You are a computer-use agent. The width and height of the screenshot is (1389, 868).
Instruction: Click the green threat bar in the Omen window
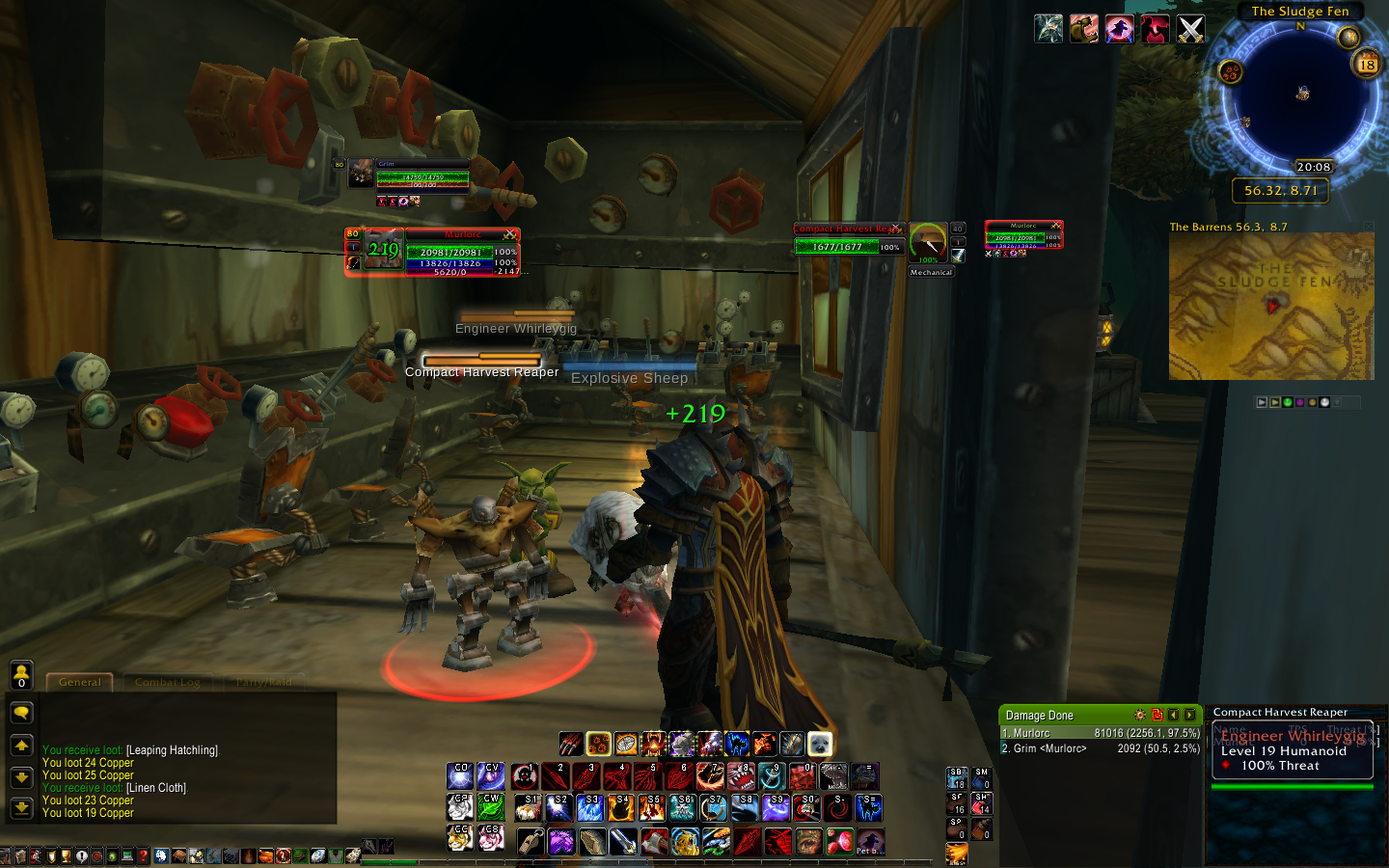[1293, 785]
